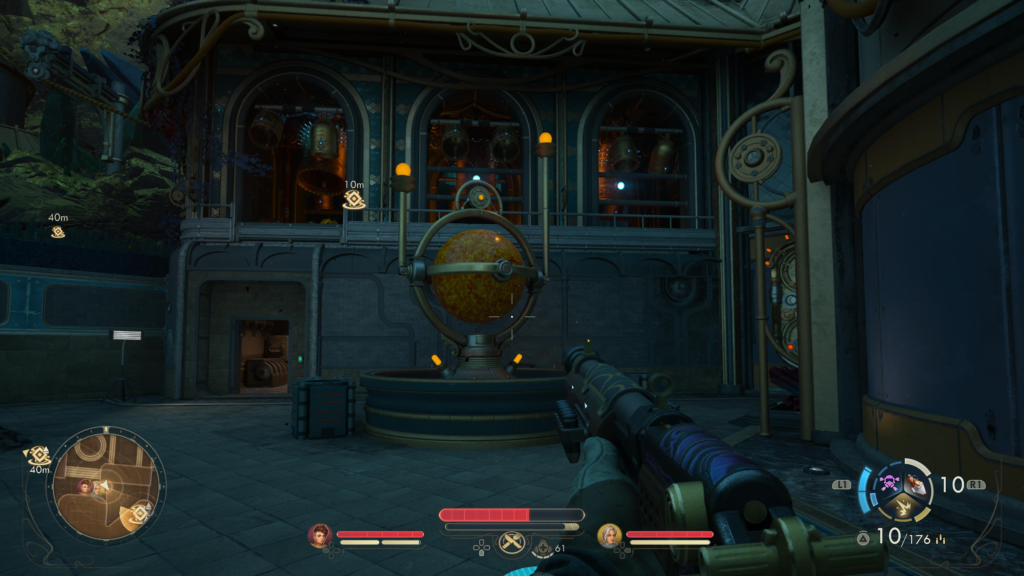Image resolution: width=1024 pixels, height=576 pixels.
Task: Select the objective marker inside the minimap
Action: 139,512
